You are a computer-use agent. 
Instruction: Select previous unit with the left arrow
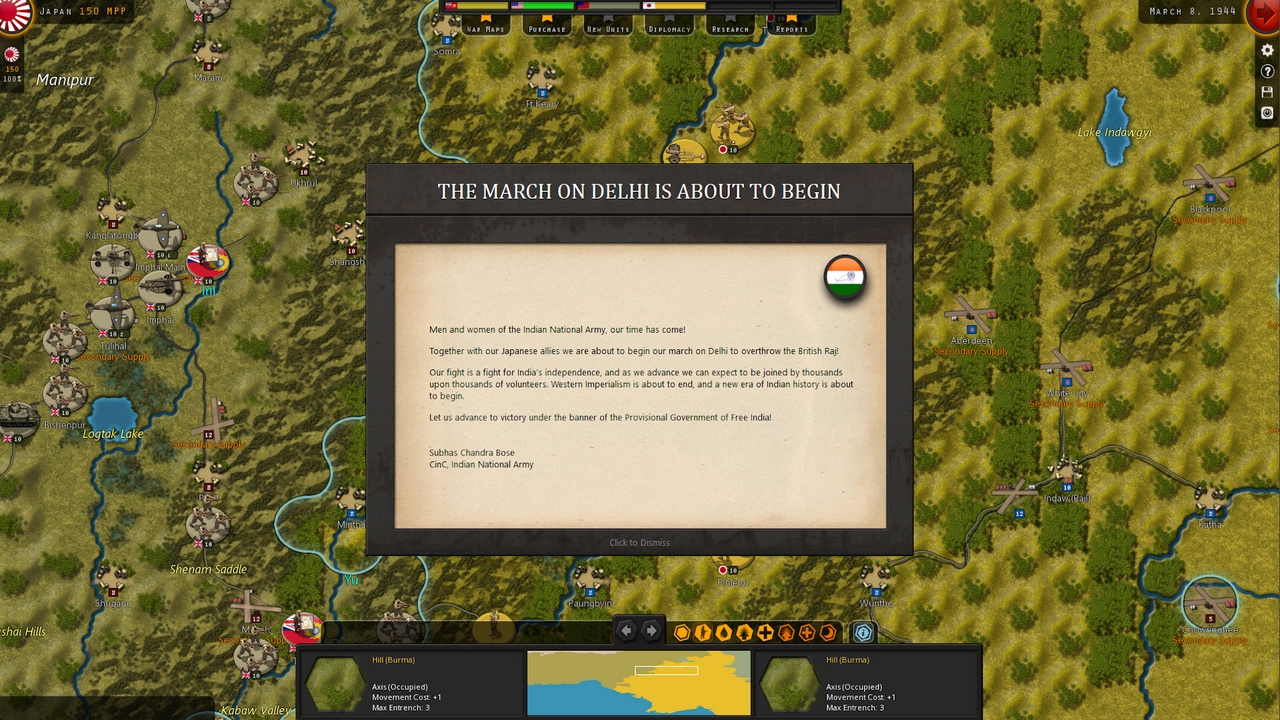coord(626,631)
